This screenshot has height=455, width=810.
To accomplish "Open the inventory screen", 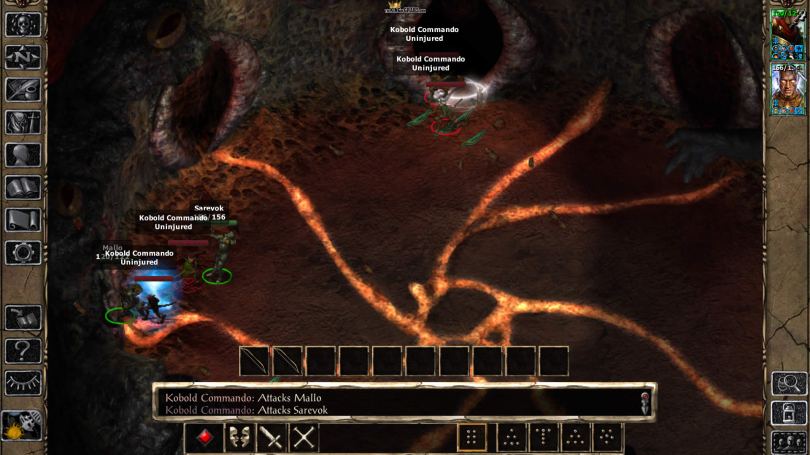I will click(x=22, y=122).
